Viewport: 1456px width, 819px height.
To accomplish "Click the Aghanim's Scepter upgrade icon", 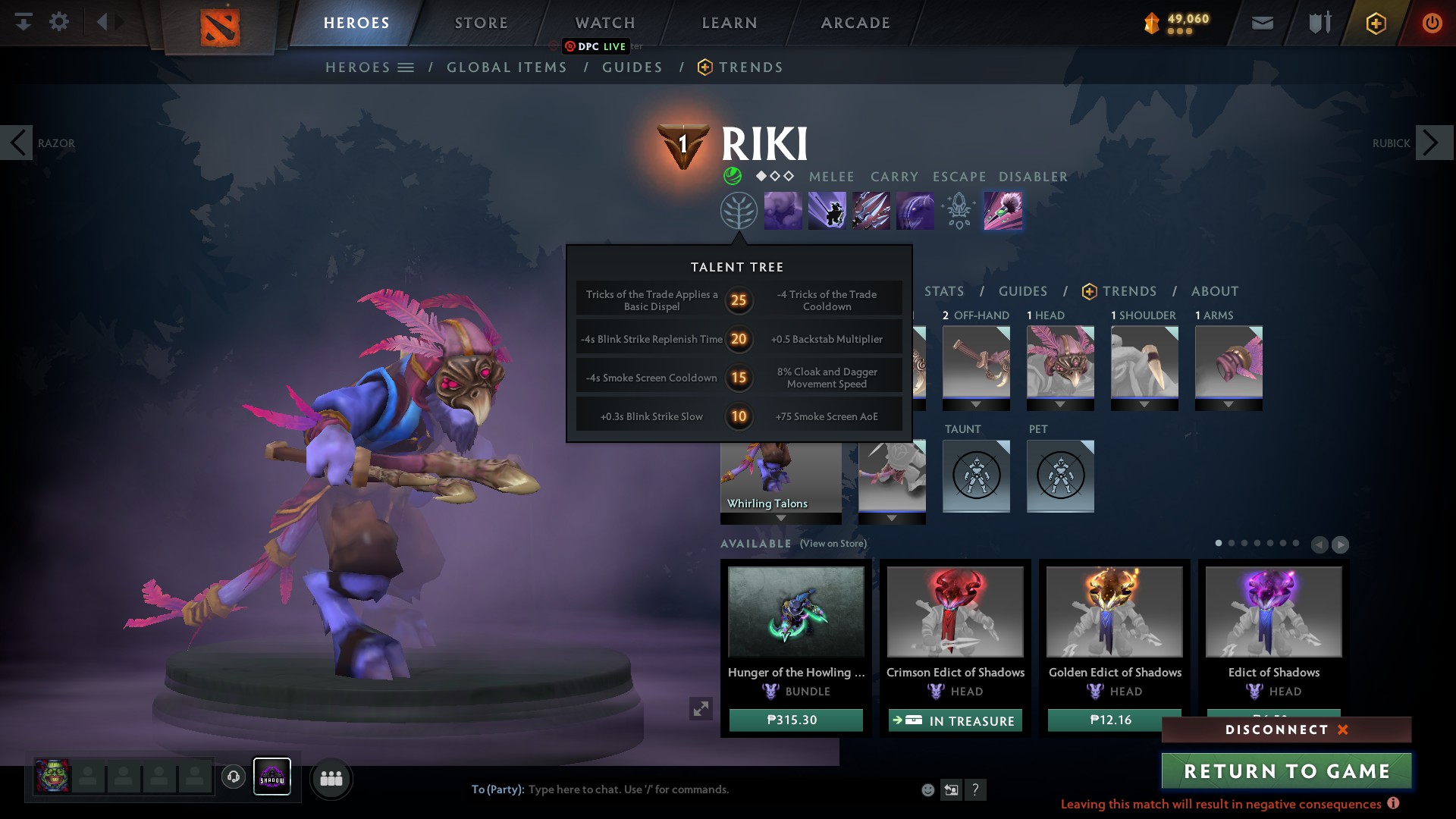I will click(x=958, y=210).
